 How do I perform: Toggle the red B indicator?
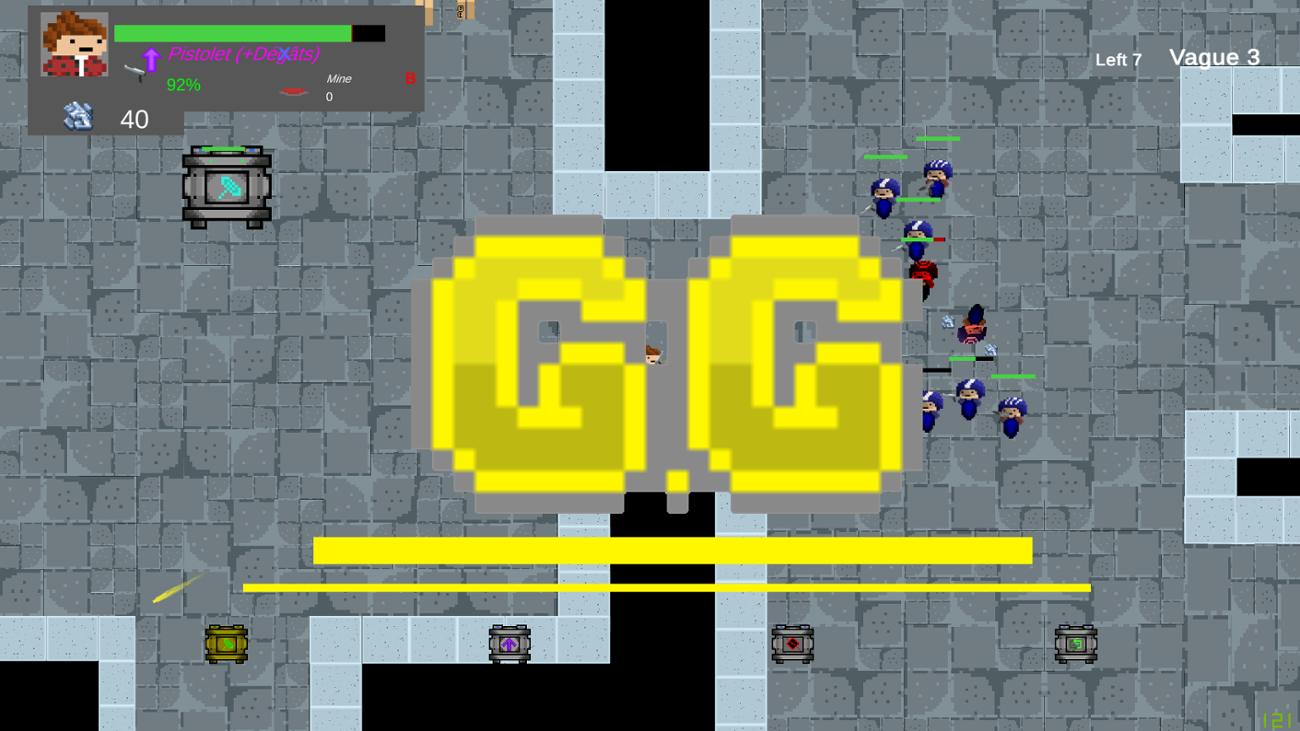coord(409,78)
